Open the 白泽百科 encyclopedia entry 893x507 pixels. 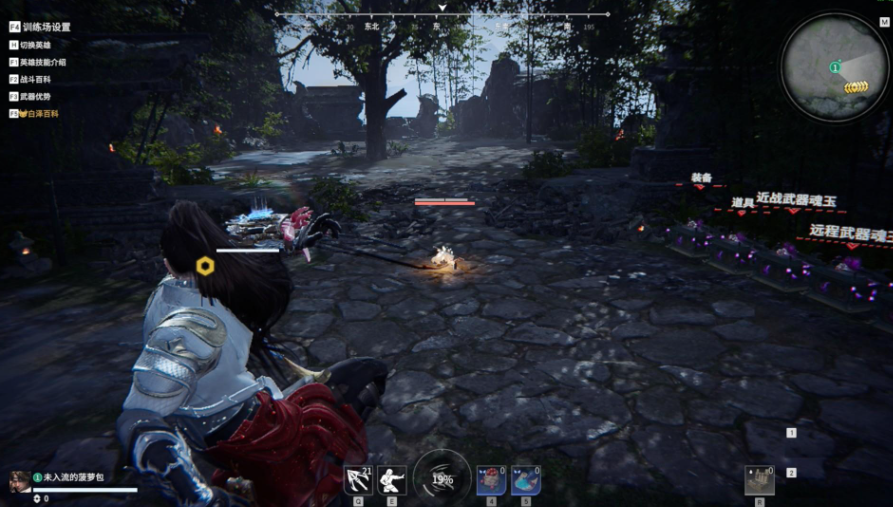point(39,114)
